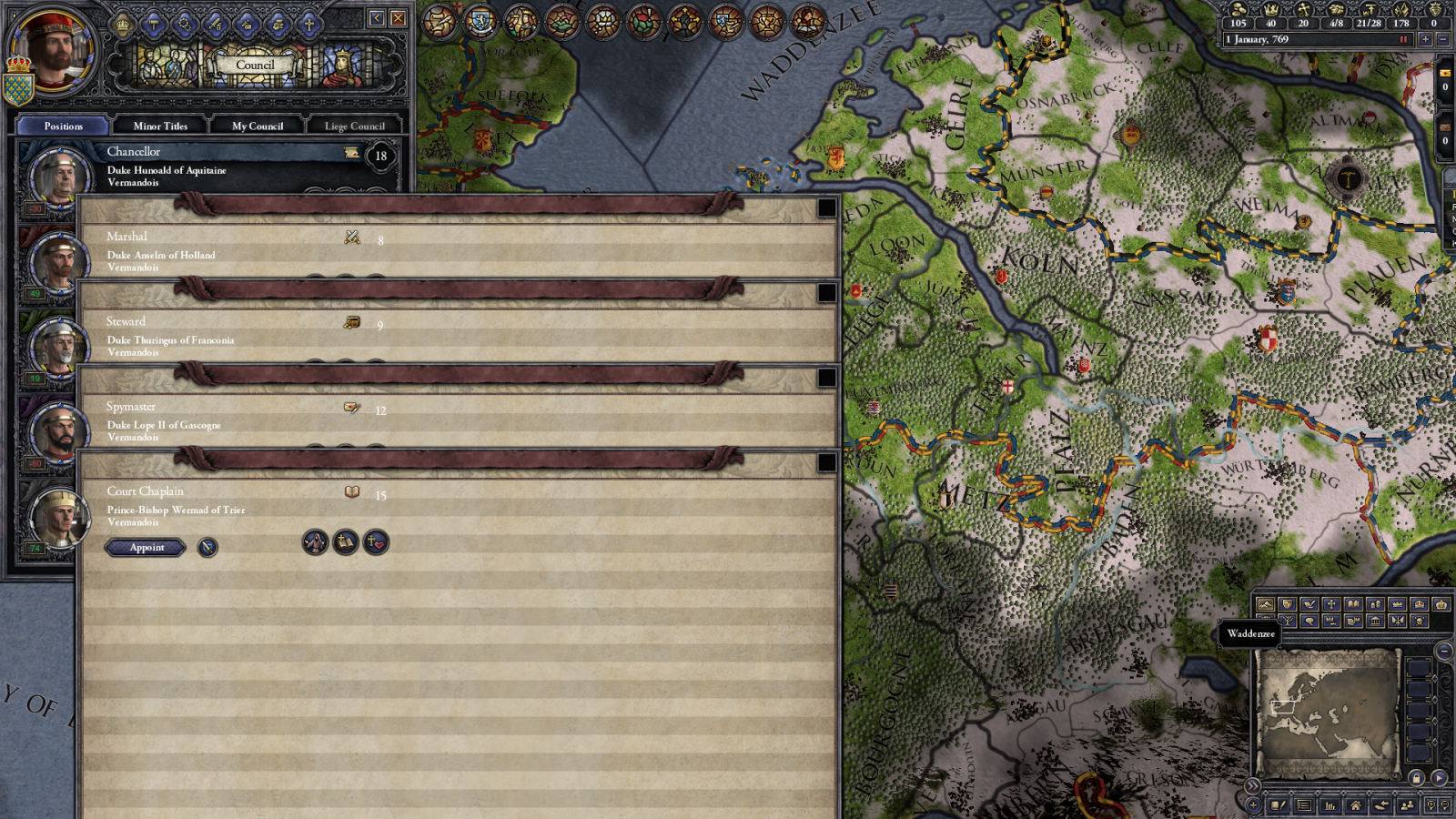Click the find character icon near zoom controls
The height and width of the screenshot is (819, 1456).
point(1408,804)
